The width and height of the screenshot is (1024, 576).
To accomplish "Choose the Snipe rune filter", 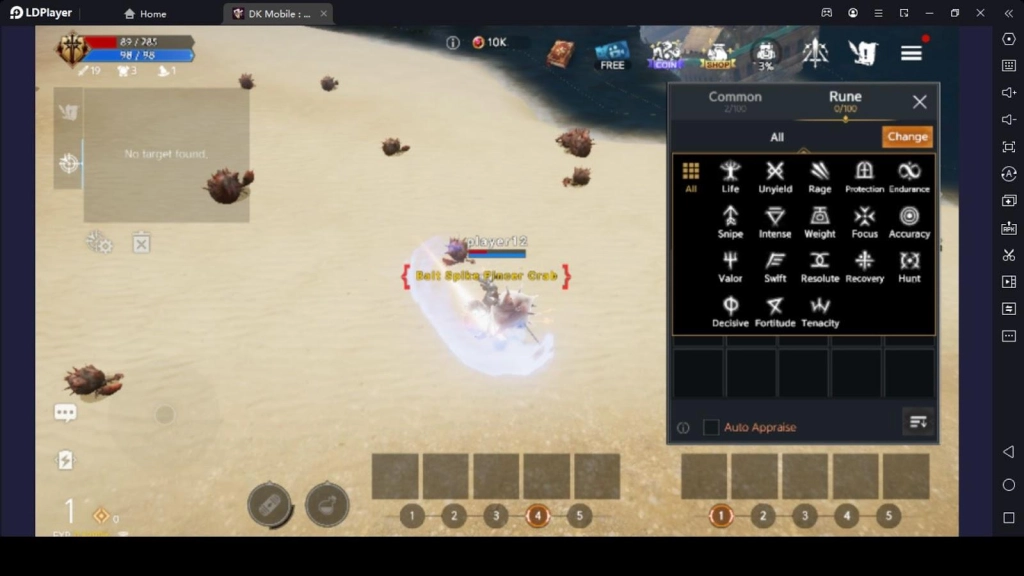I will tap(730, 221).
